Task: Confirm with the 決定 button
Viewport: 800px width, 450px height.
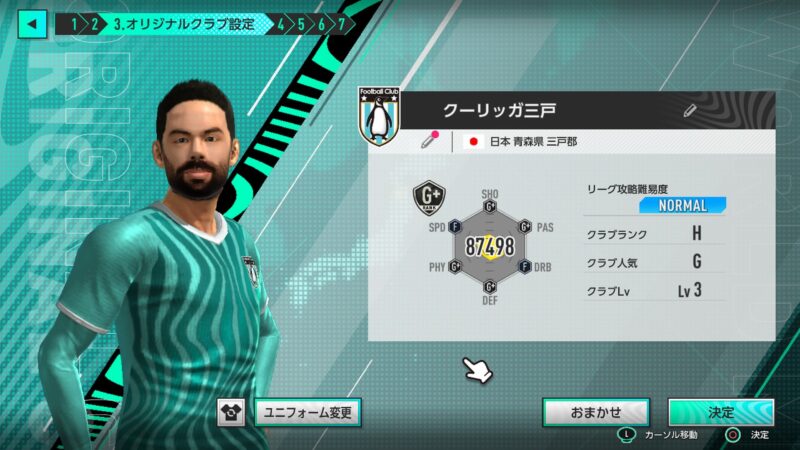Action: 720,411
